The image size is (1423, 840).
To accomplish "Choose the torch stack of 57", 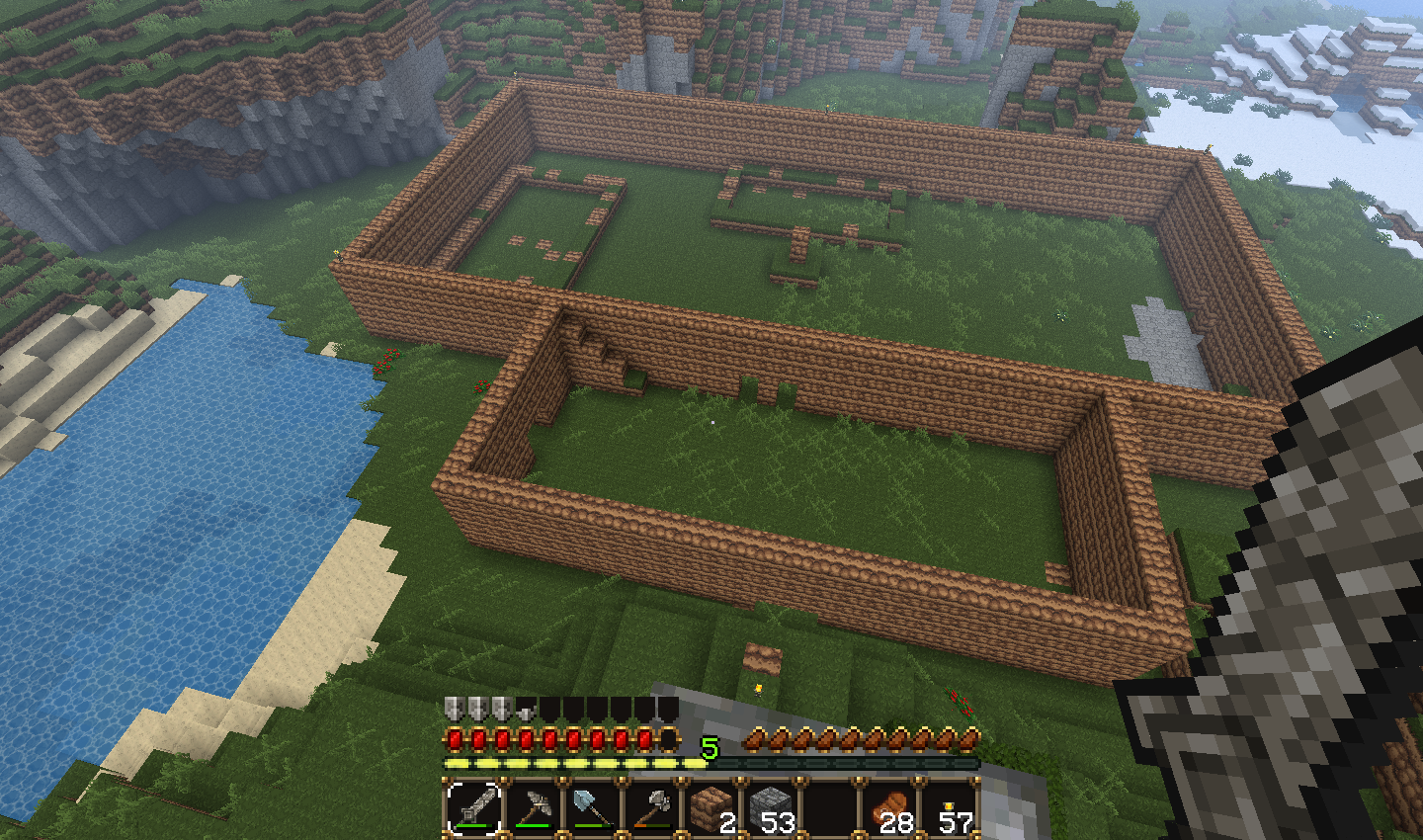I will point(951,807).
